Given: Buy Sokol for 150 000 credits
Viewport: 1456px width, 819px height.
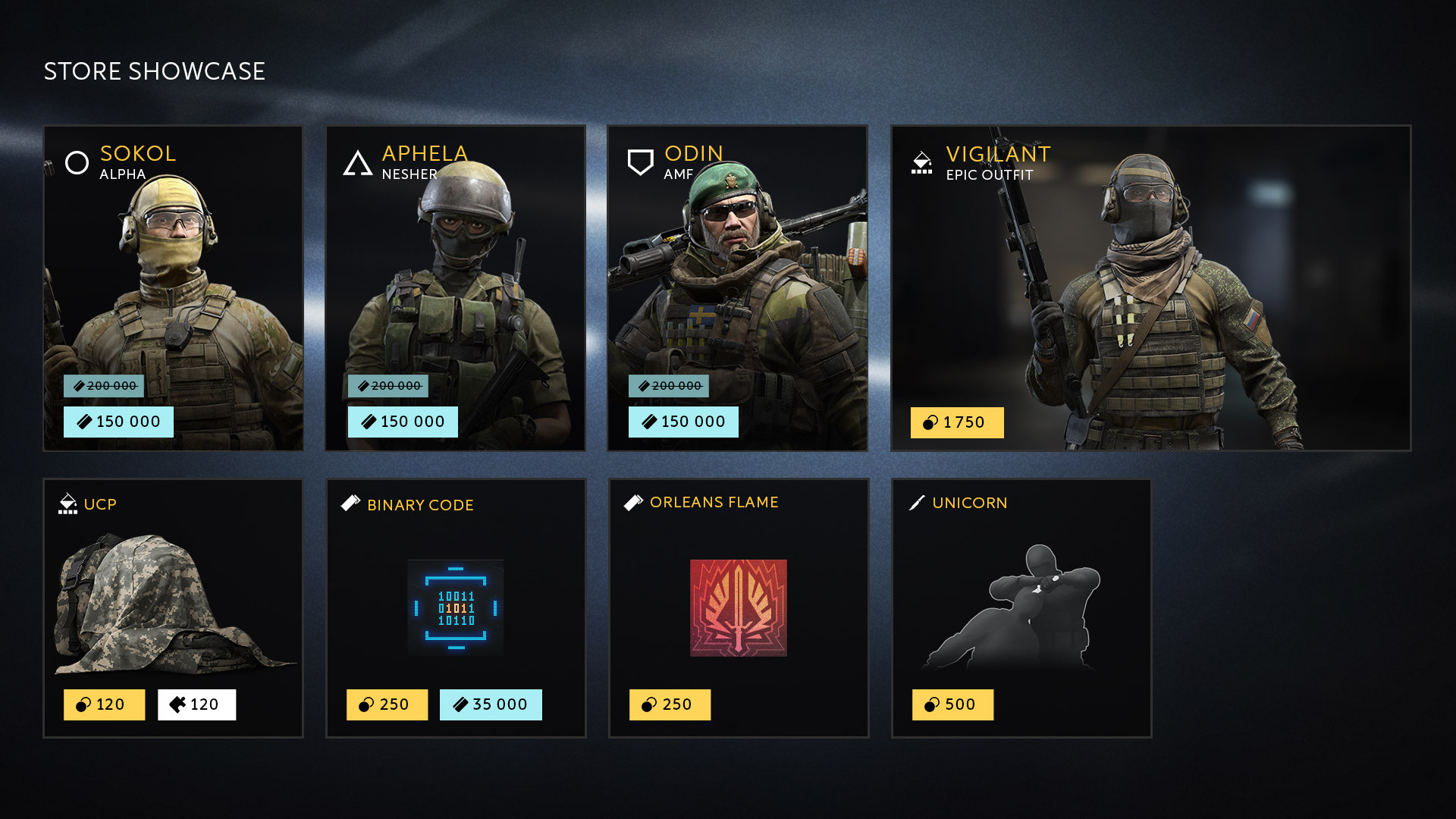Looking at the screenshot, I should tap(118, 422).
